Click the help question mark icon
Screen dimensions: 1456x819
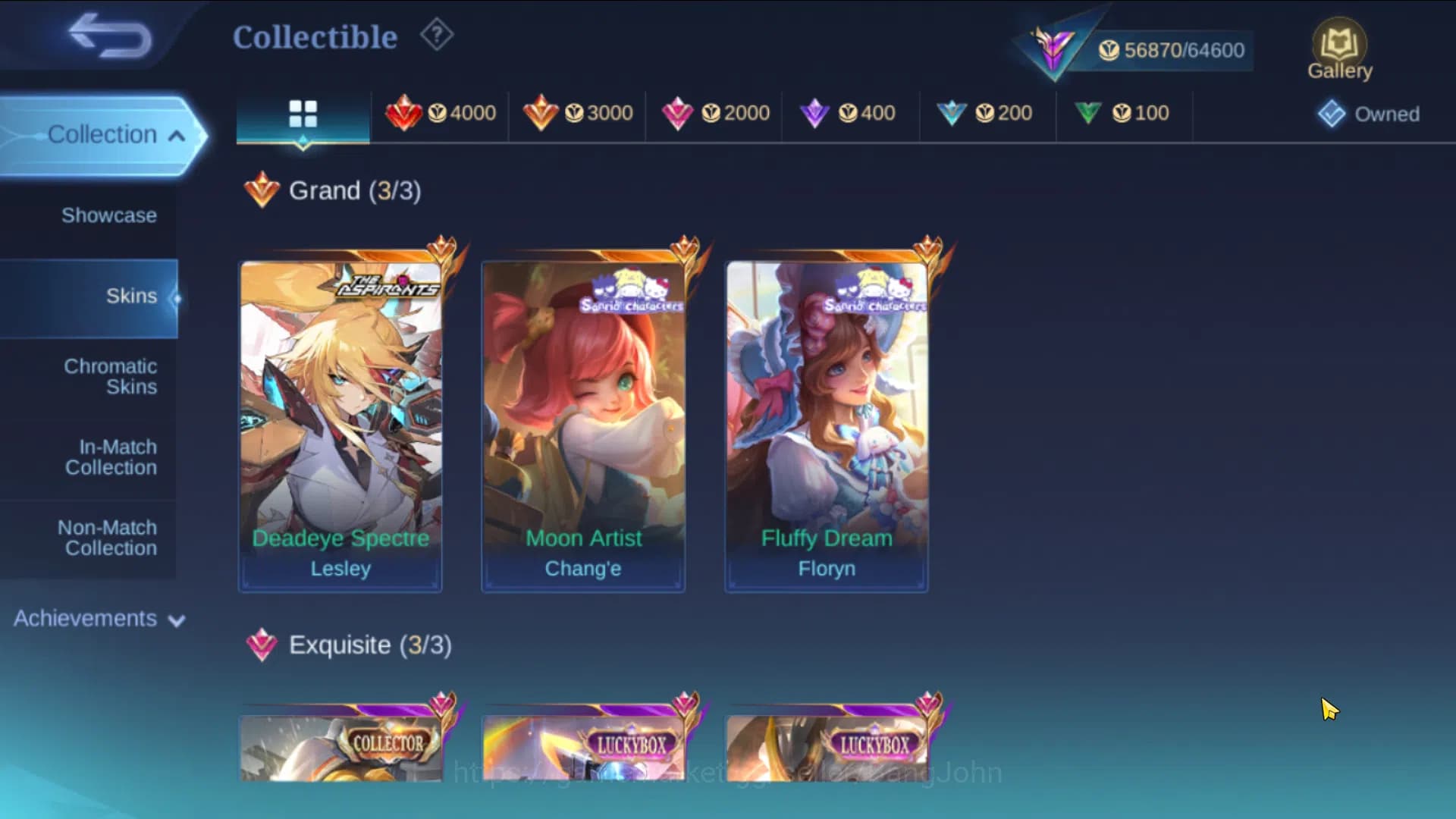tap(436, 35)
